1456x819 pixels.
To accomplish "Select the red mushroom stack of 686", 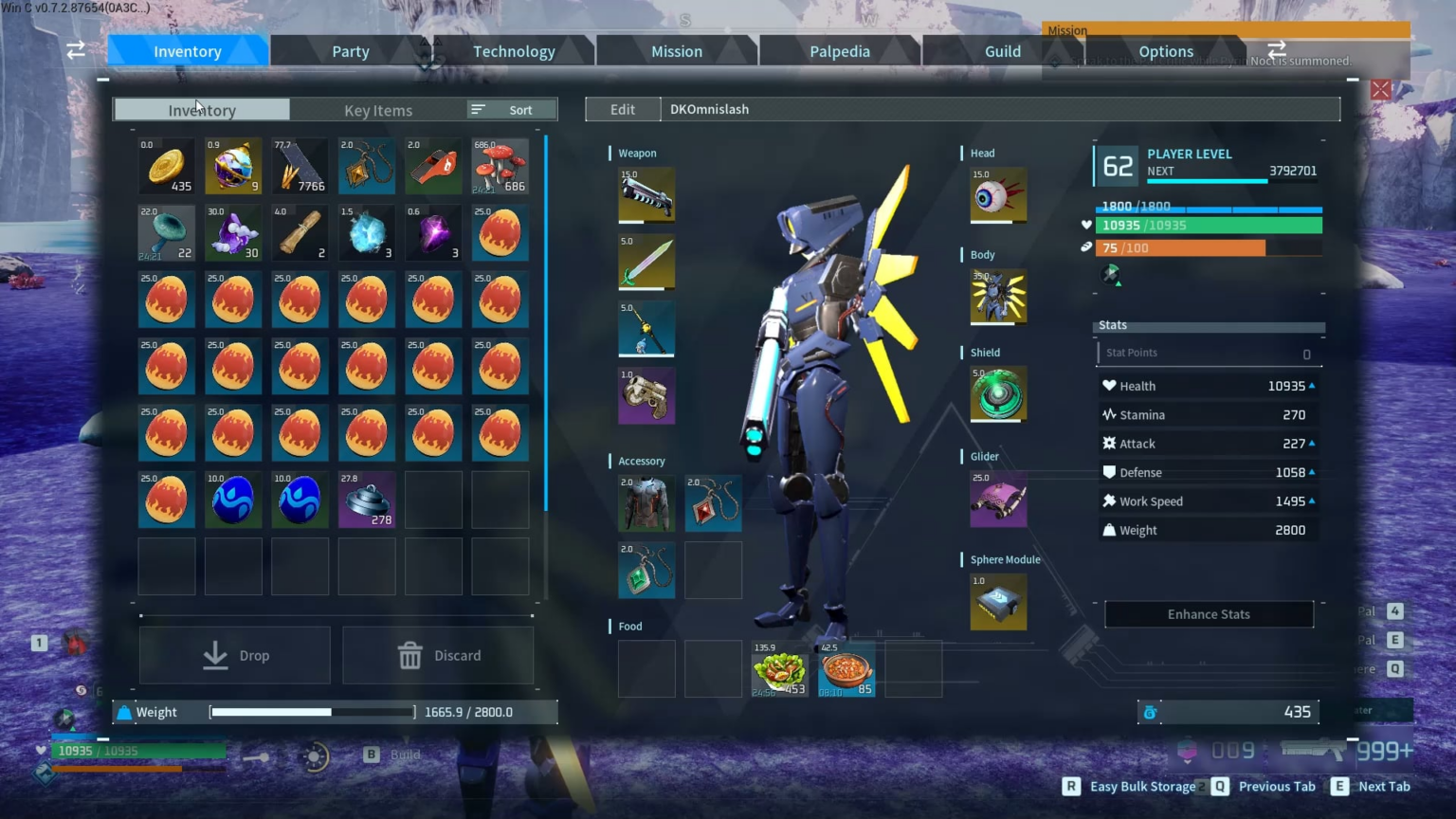I will [x=500, y=167].
